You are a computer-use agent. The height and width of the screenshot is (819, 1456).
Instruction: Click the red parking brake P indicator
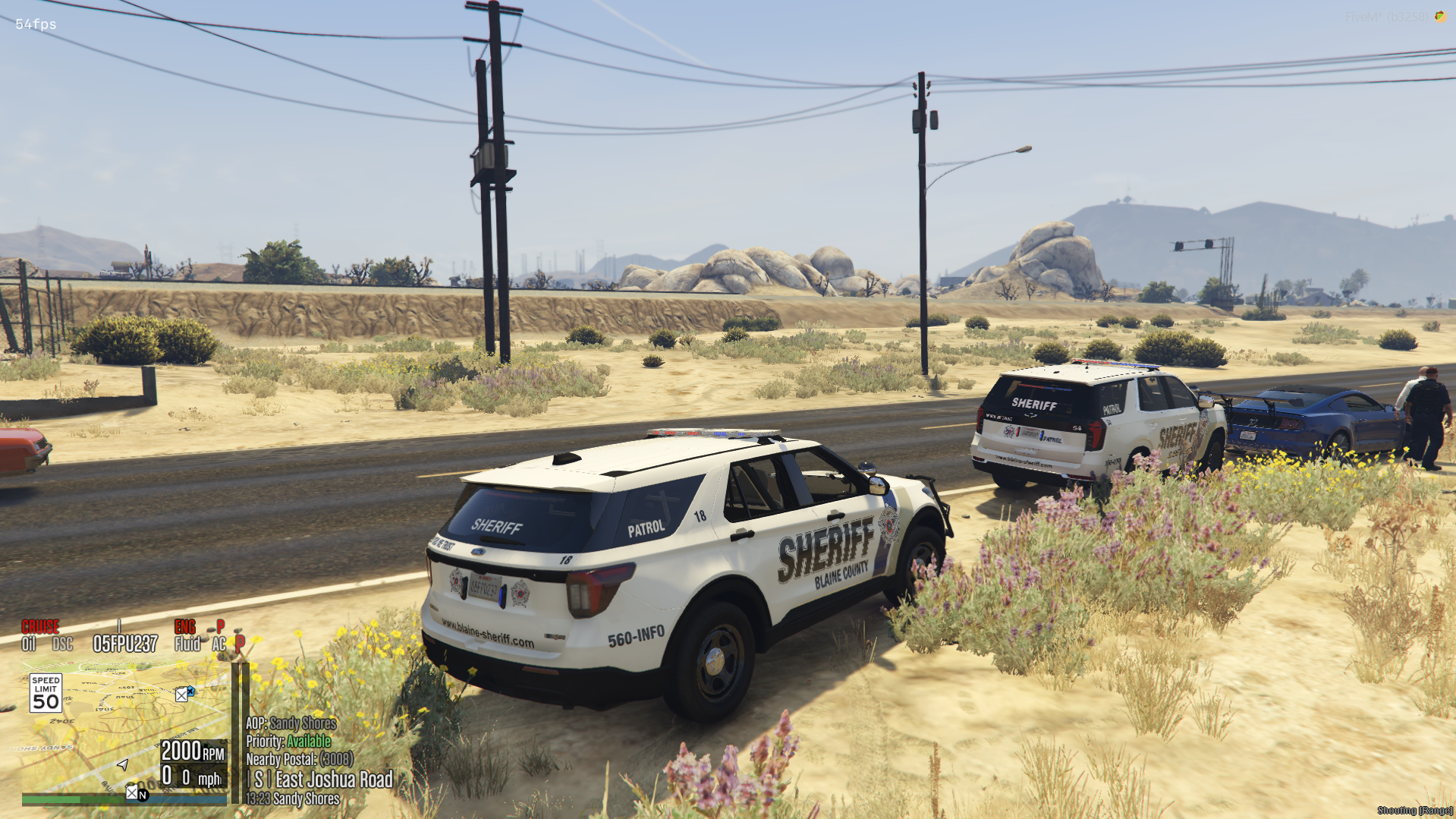click(x=239, y=643)
